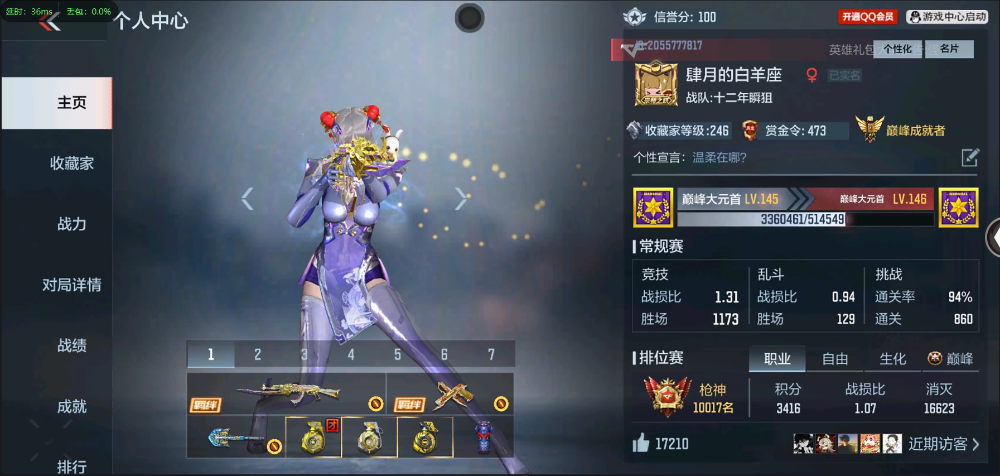Open the 近期访客 recent visitors list
1000x476 pixels.
(x=943, y=443)
